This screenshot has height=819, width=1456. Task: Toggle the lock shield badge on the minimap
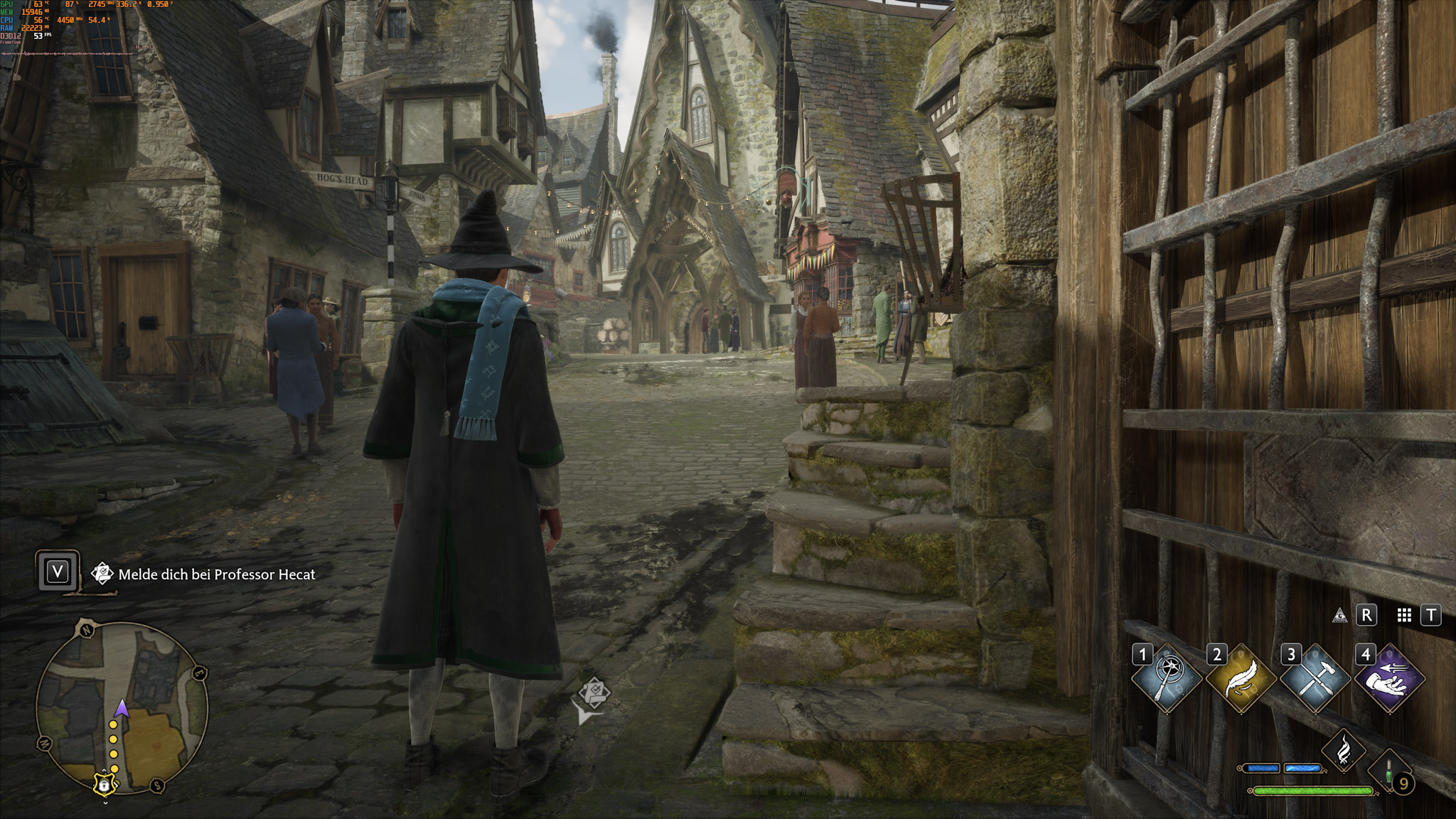point(105,786)
